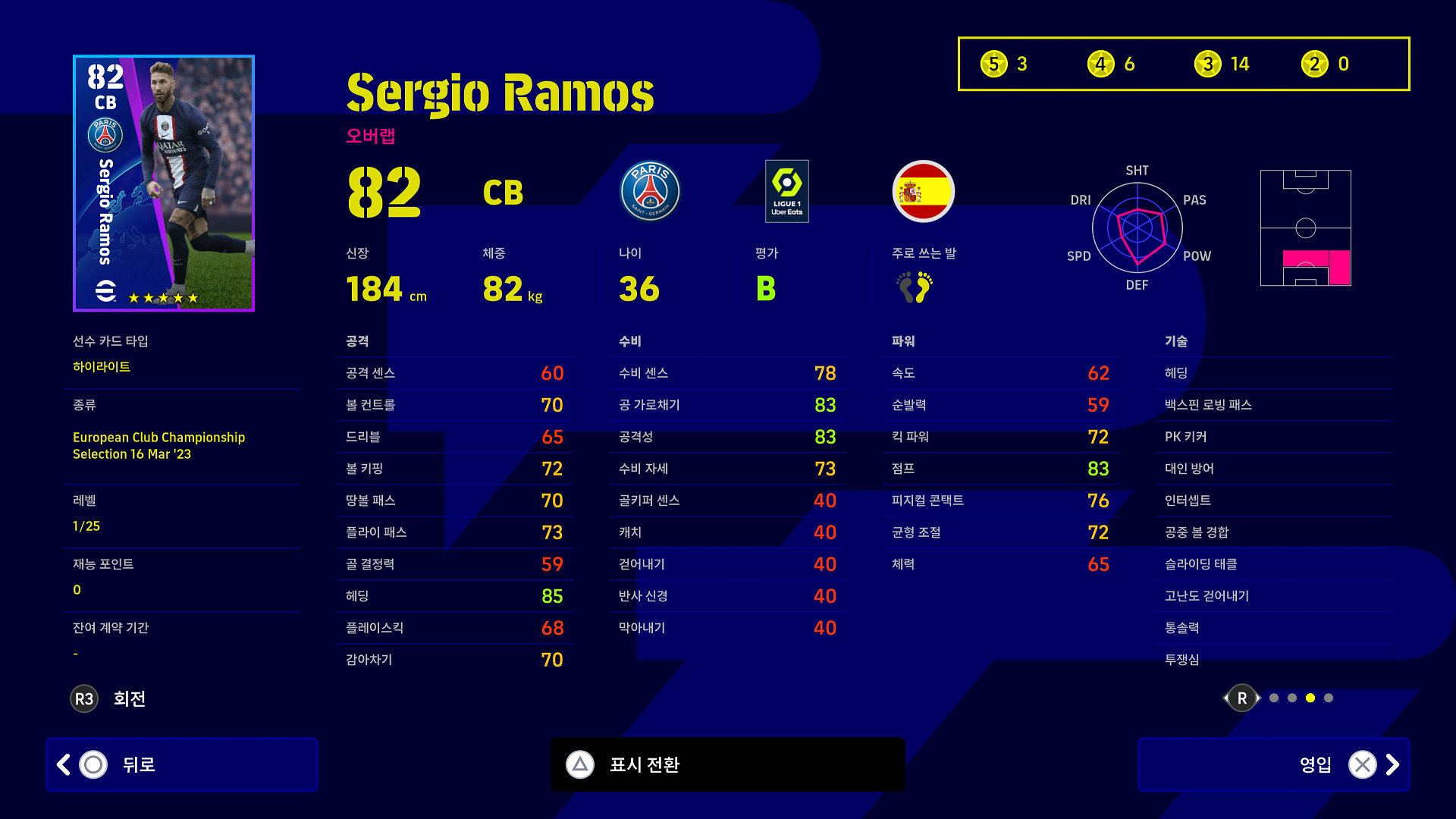Click the Ligue 1 Uber Eats league logo

pyautogui.click(x=786, y=191)
